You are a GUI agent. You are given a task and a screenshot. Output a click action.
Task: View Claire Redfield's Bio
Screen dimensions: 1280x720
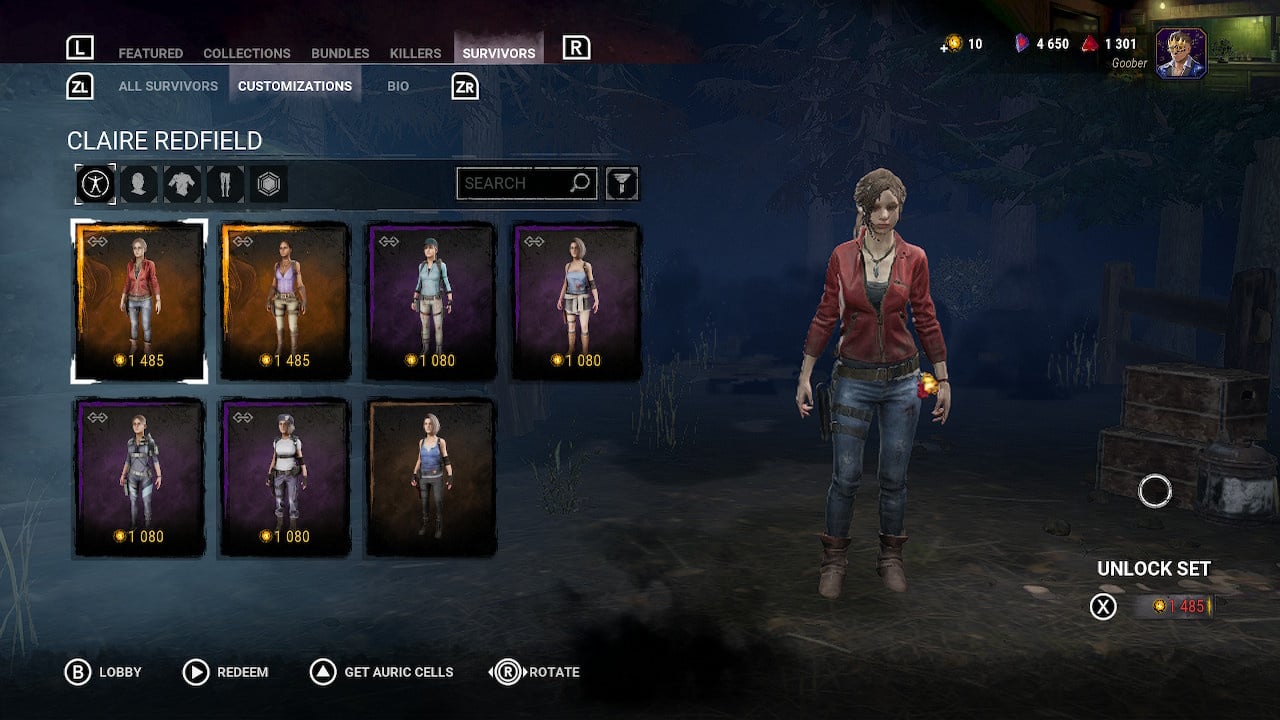(398, 86)
